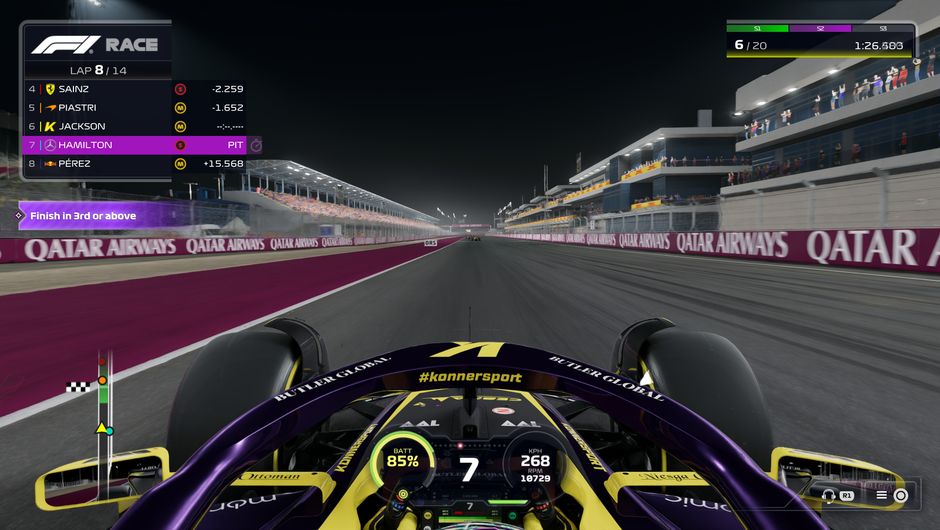Open the team radio headset icon
Screen dimensions: 940x530
coord(829,495)
